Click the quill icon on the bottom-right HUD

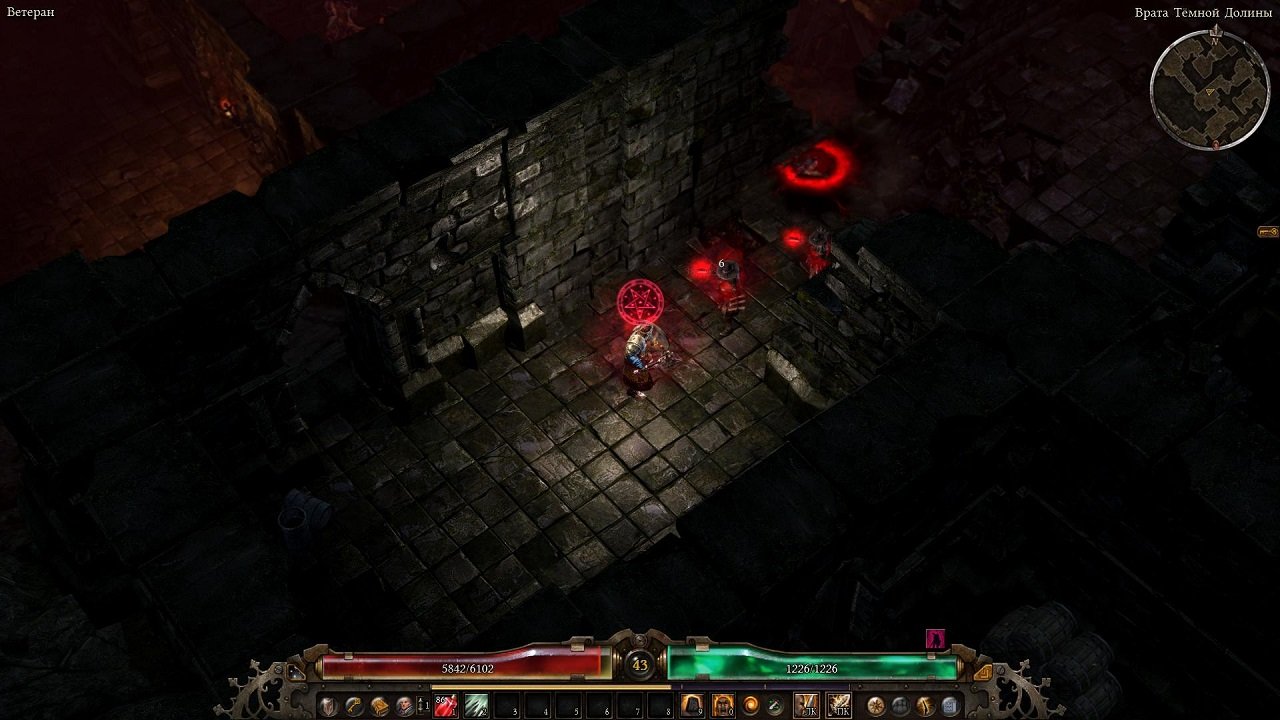tap(924, 704)
